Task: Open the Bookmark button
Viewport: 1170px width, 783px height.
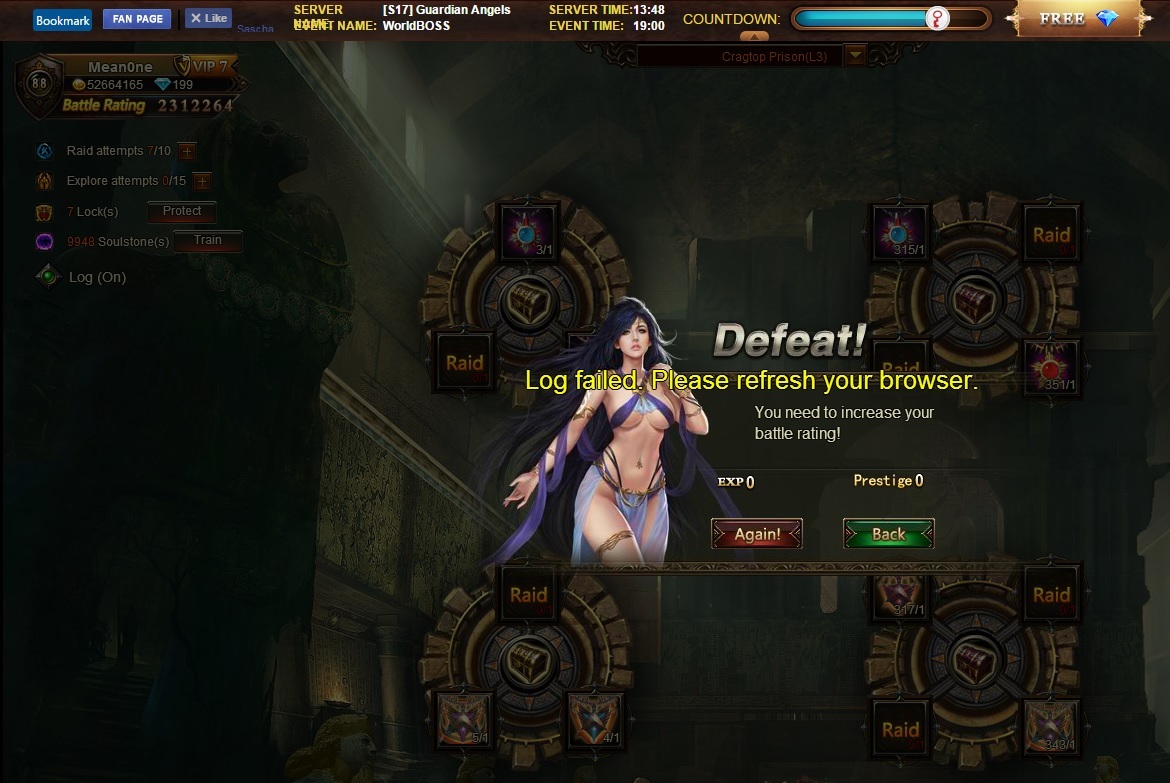Action: (x=62, y=20)
